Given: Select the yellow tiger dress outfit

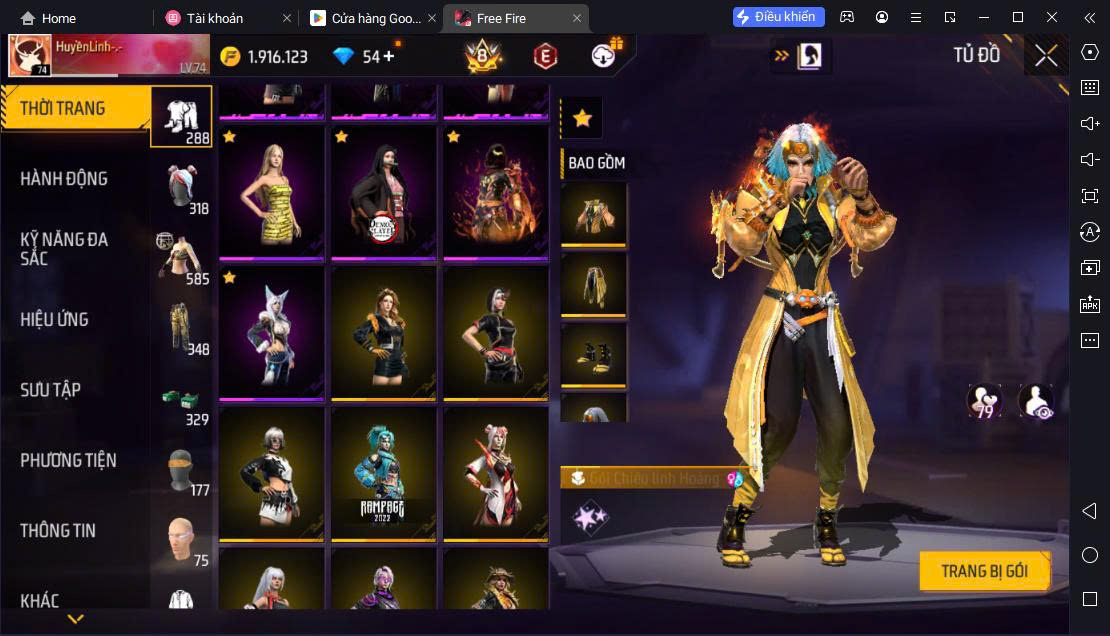Looking at the screenshot, I should click(271, 192).
